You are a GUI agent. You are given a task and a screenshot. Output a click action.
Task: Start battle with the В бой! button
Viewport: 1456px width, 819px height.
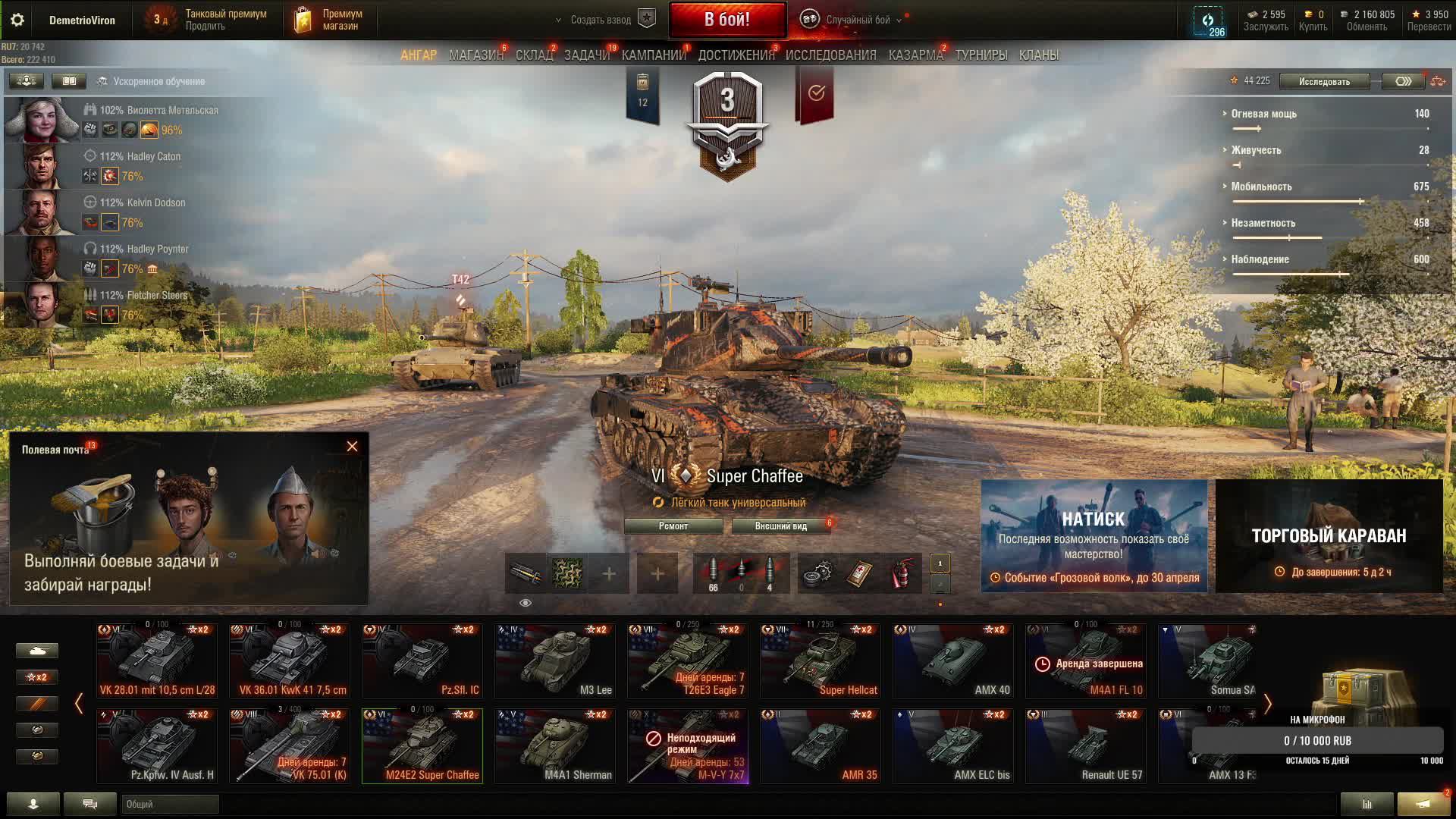click(x=726, y=20)
